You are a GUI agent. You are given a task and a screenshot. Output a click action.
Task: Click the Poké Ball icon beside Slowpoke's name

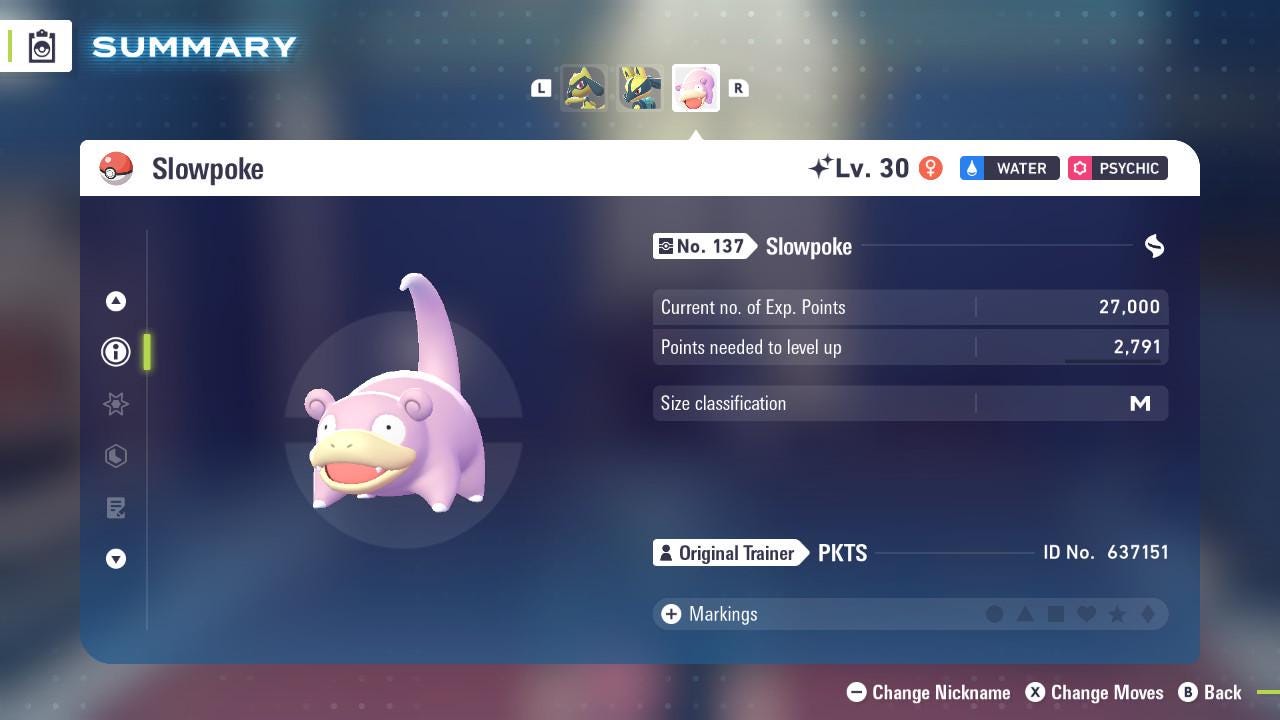[x=117, y=168]
